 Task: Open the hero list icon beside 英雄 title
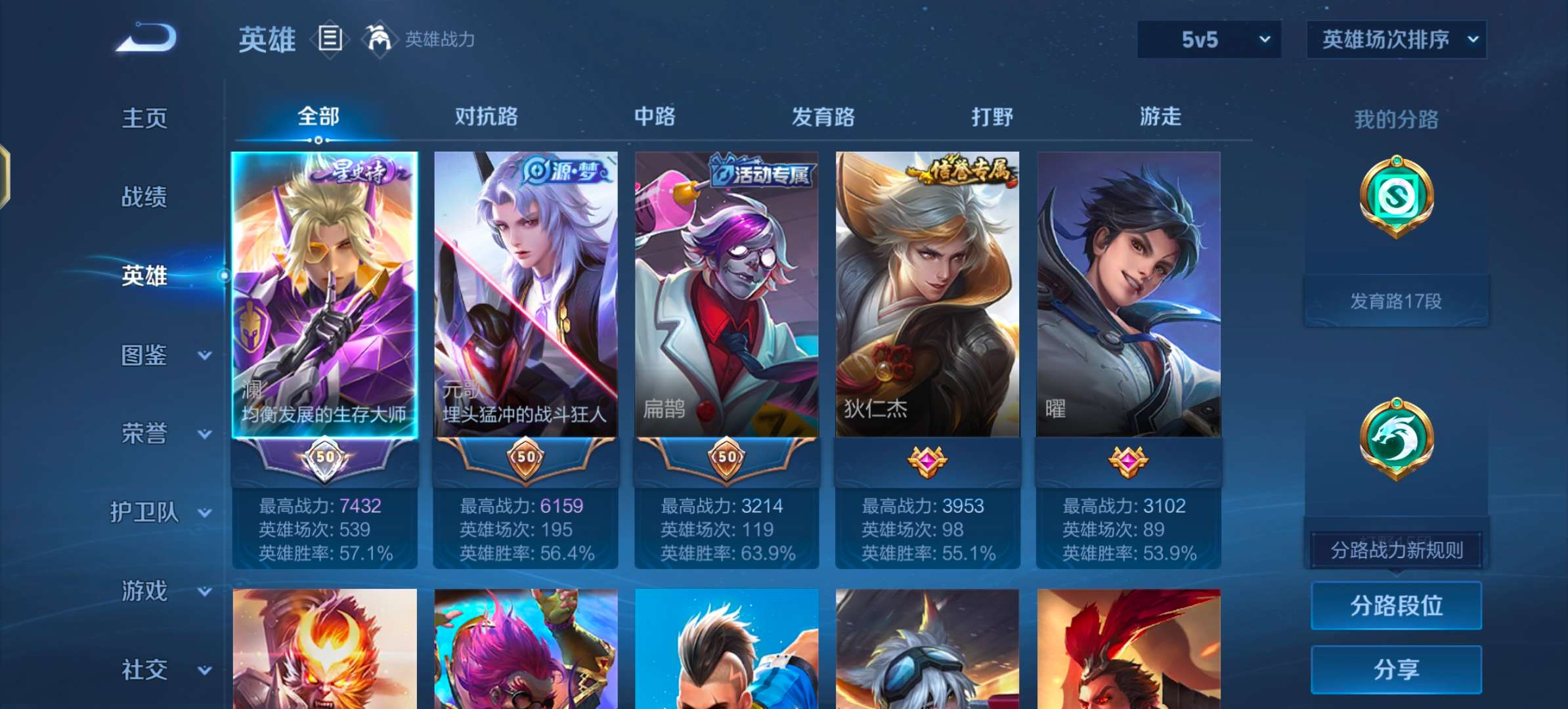(329, 39)
